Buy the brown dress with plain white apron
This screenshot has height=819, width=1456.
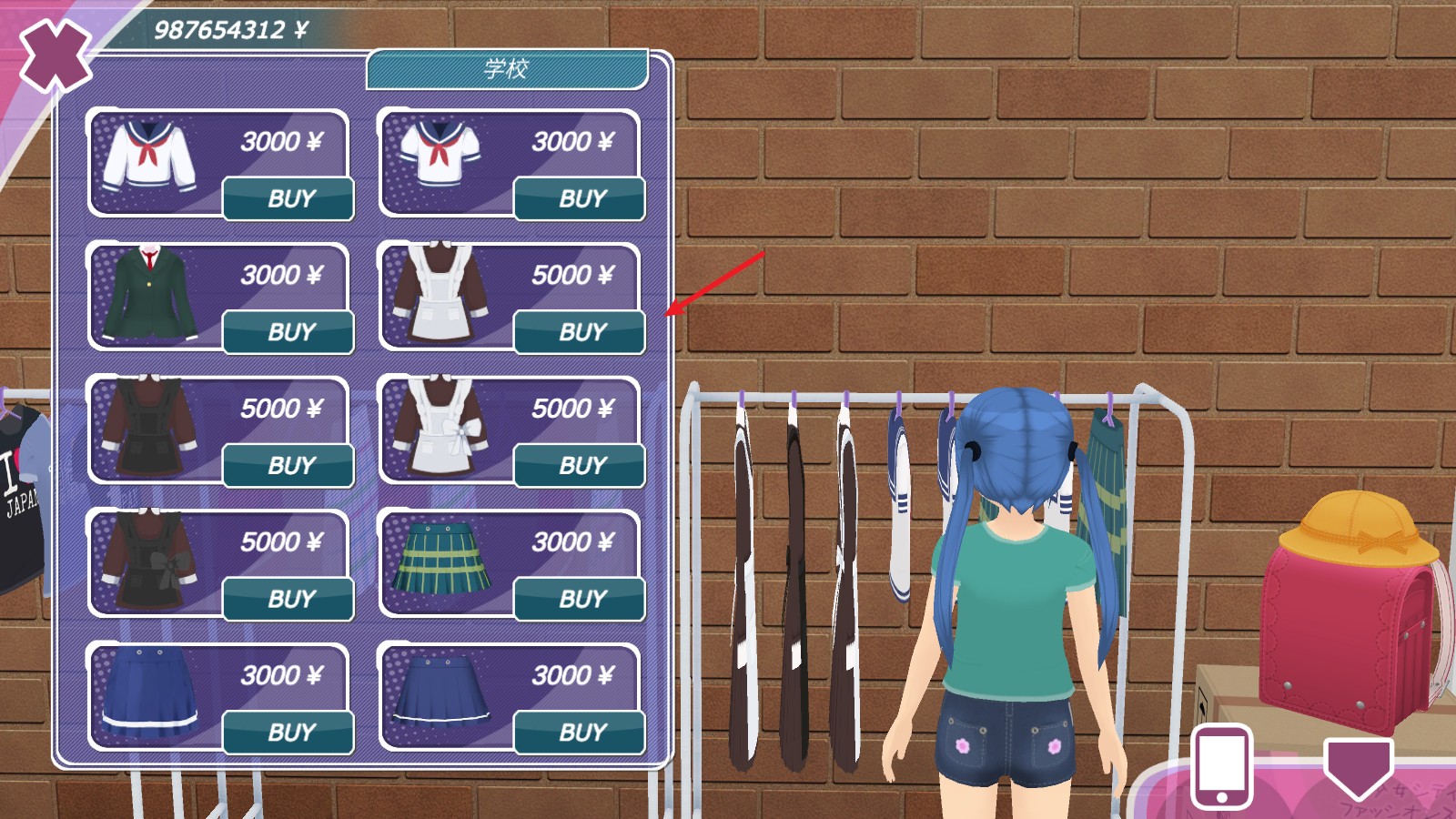tap(581, 332)
